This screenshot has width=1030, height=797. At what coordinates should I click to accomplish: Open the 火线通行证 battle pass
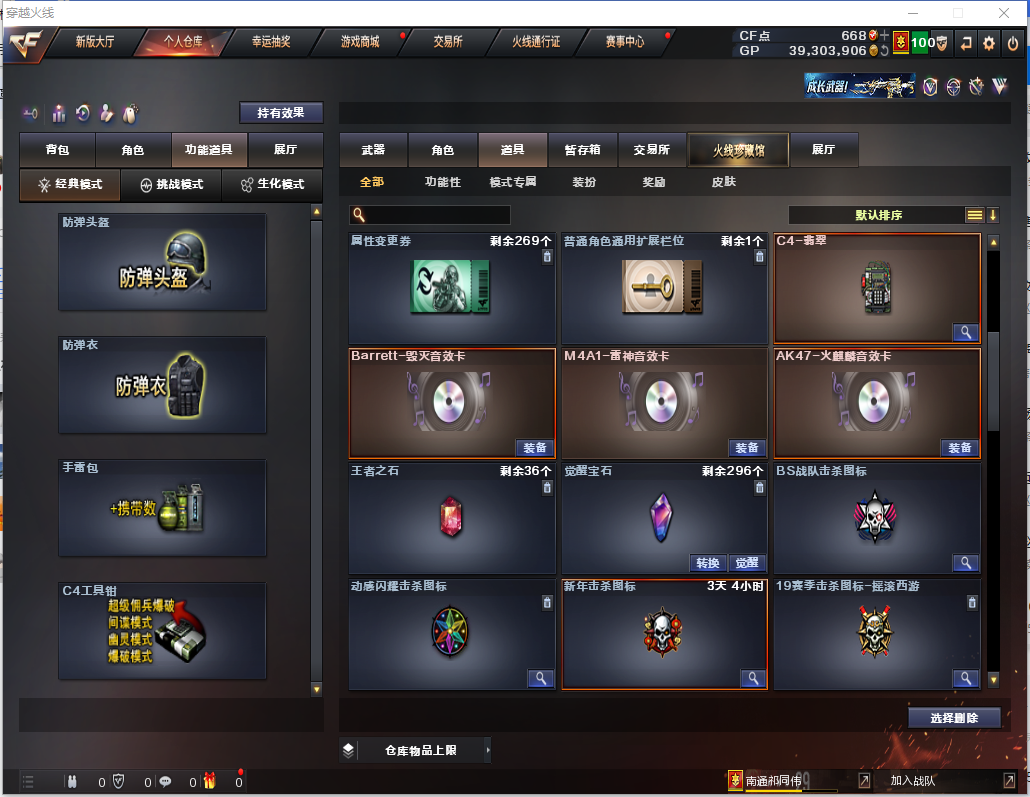[536, 42]
